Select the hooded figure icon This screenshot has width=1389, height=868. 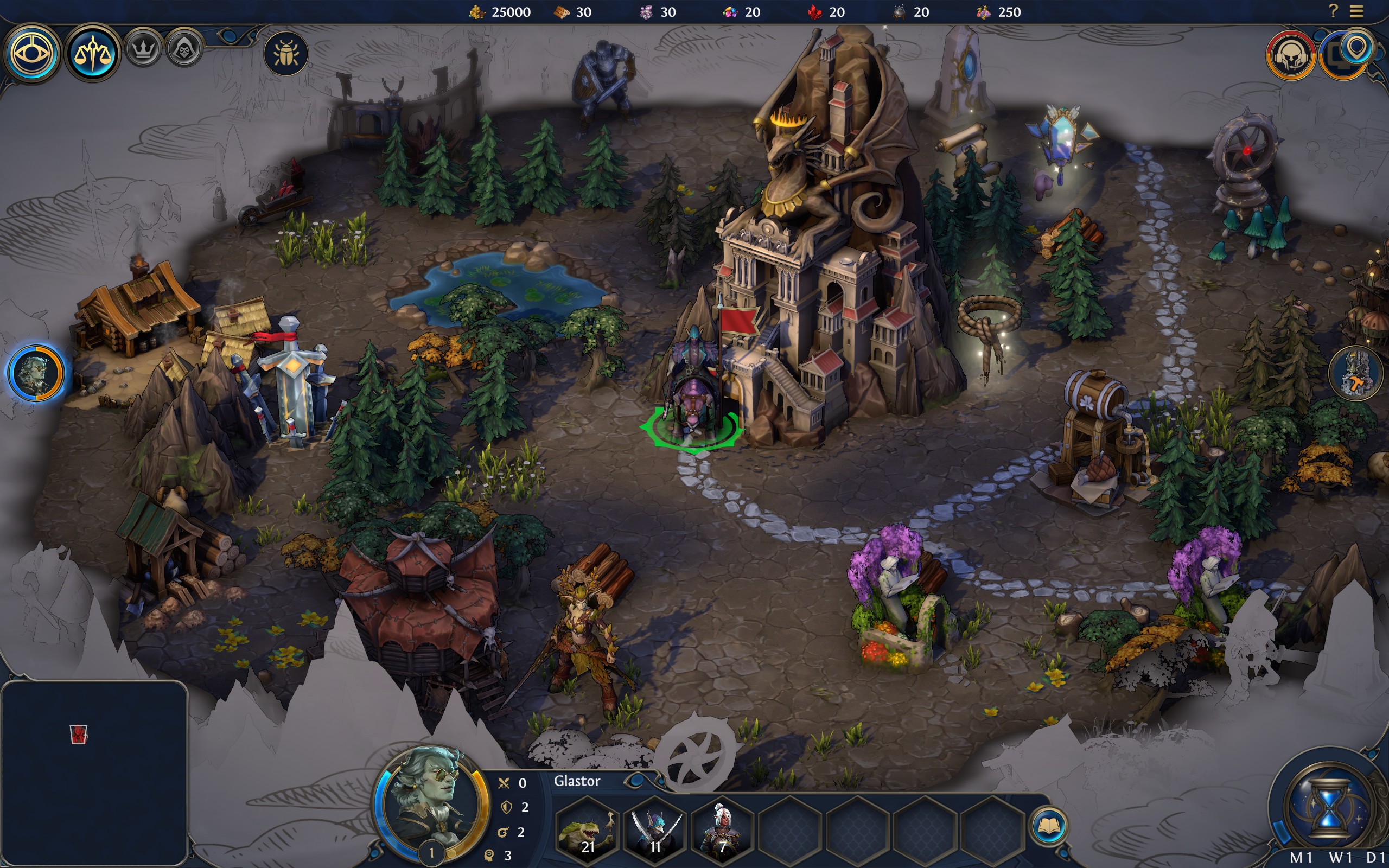[184, 50]
